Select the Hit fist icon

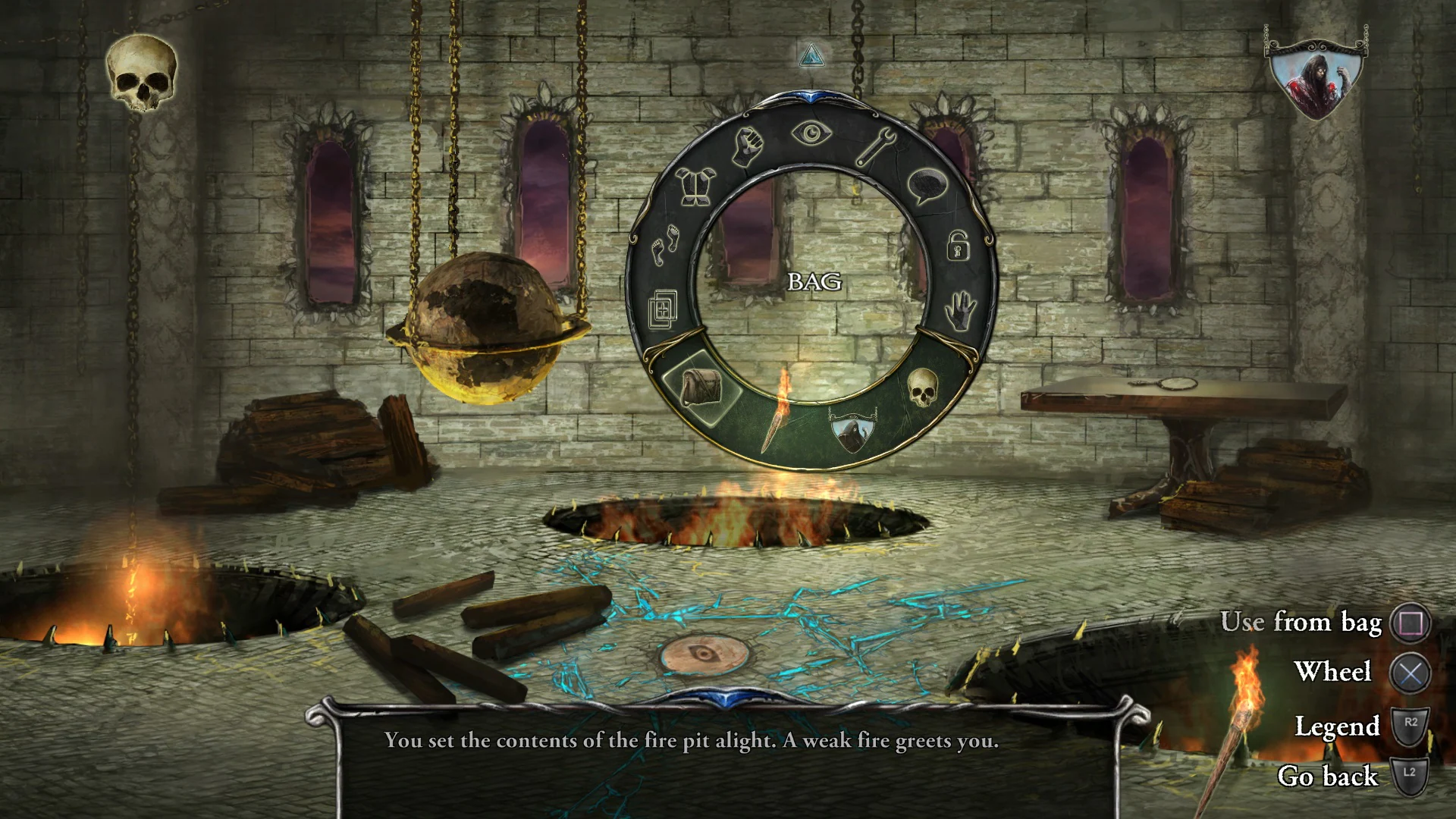pyautogui.click(x=747, y=144)
